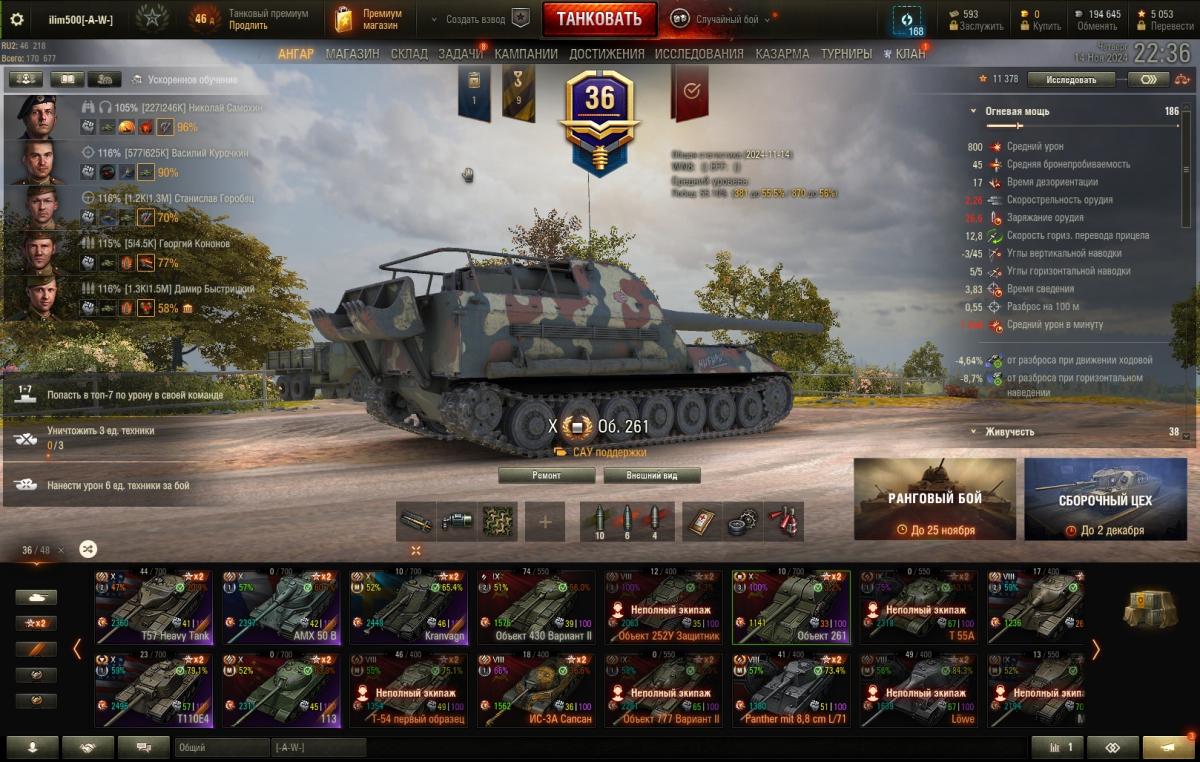1200x762 pixels.
Task: Open Внешний вид customization
Action: 650,476
